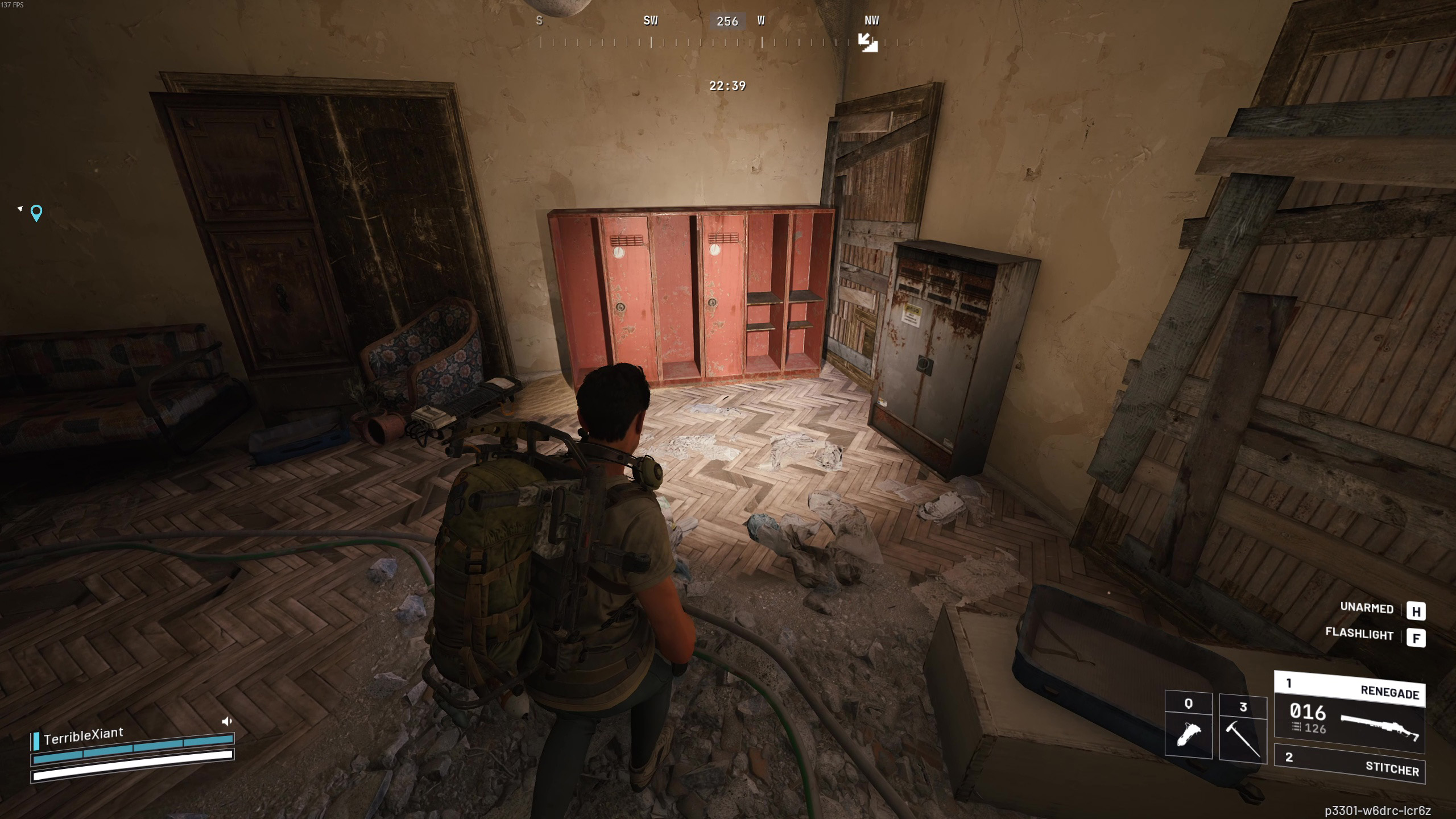Select the TerribleXiant player nameplate
The image size is (1456, 819).
(83, 736)
